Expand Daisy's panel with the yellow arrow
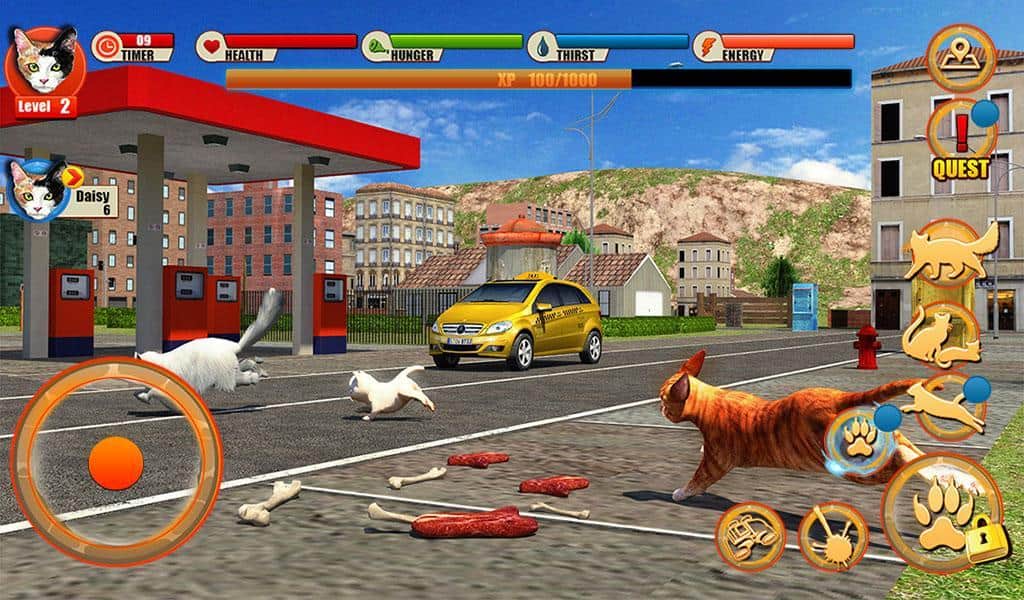 pyautogui.click(x=72, y=177)
